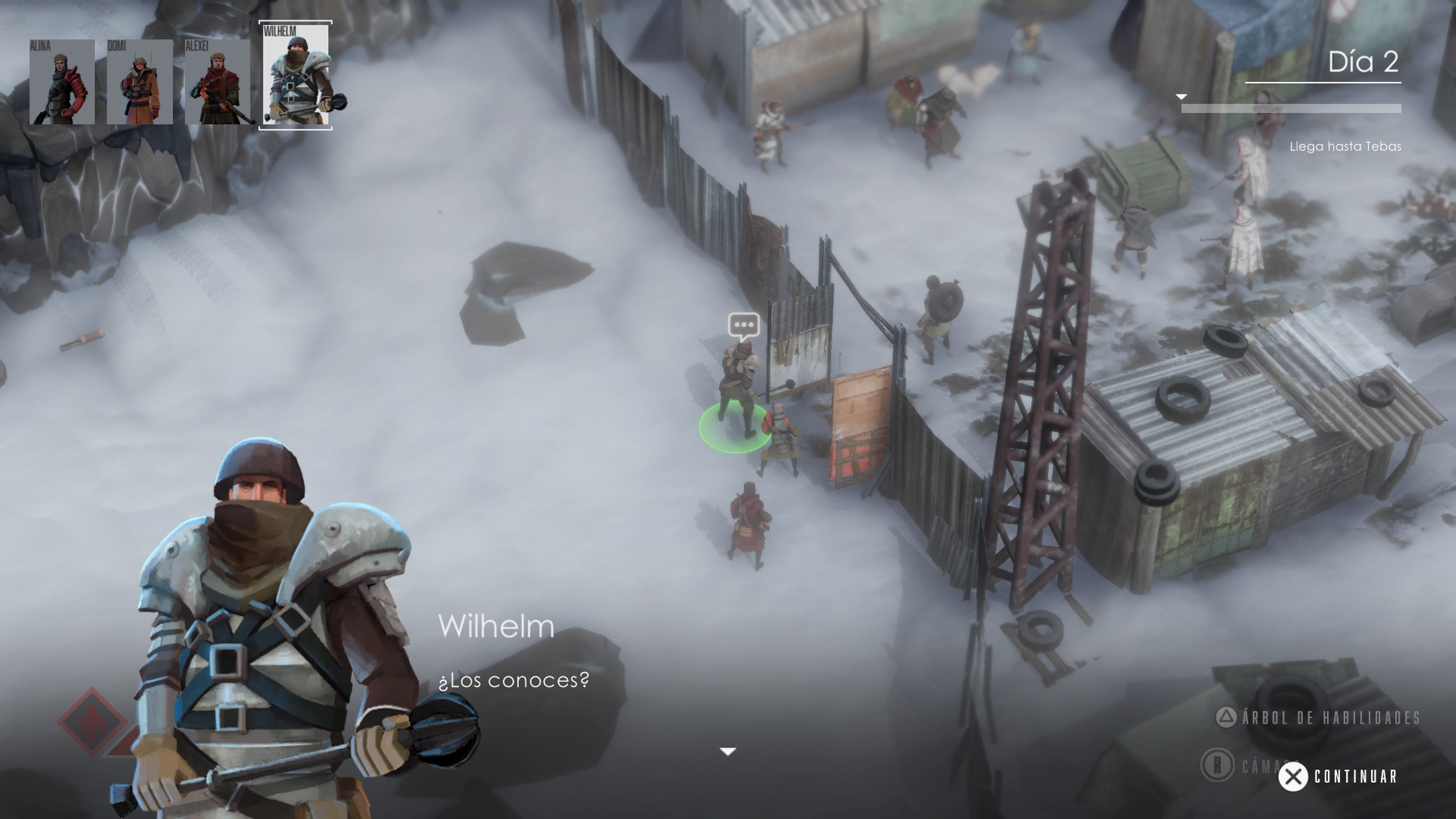Choose Domi's portrait in party bar
Viewport: 1456px width, 819px height.
click(140, 82)
